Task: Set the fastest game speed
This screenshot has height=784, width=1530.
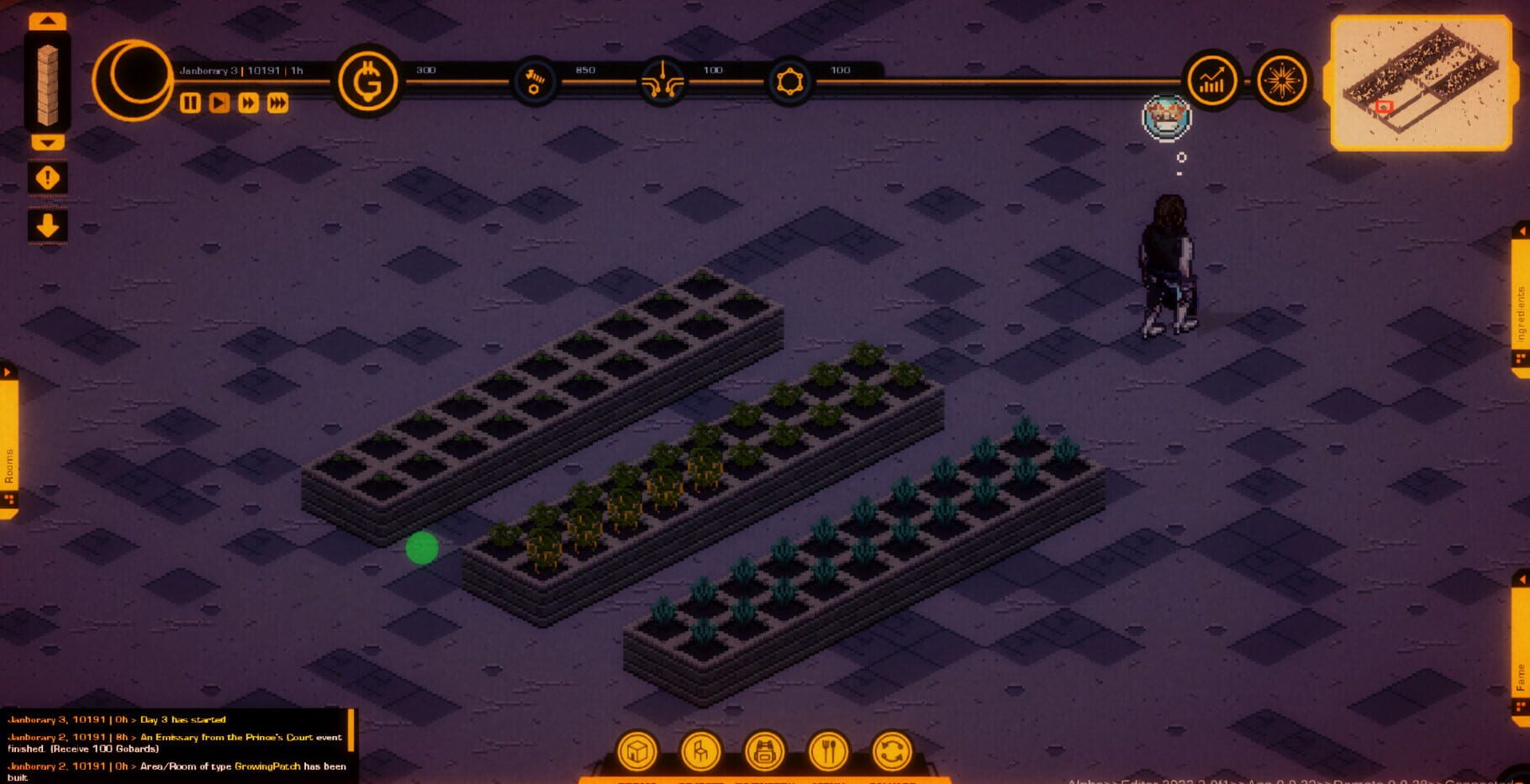Action: (x=277, y=104)
